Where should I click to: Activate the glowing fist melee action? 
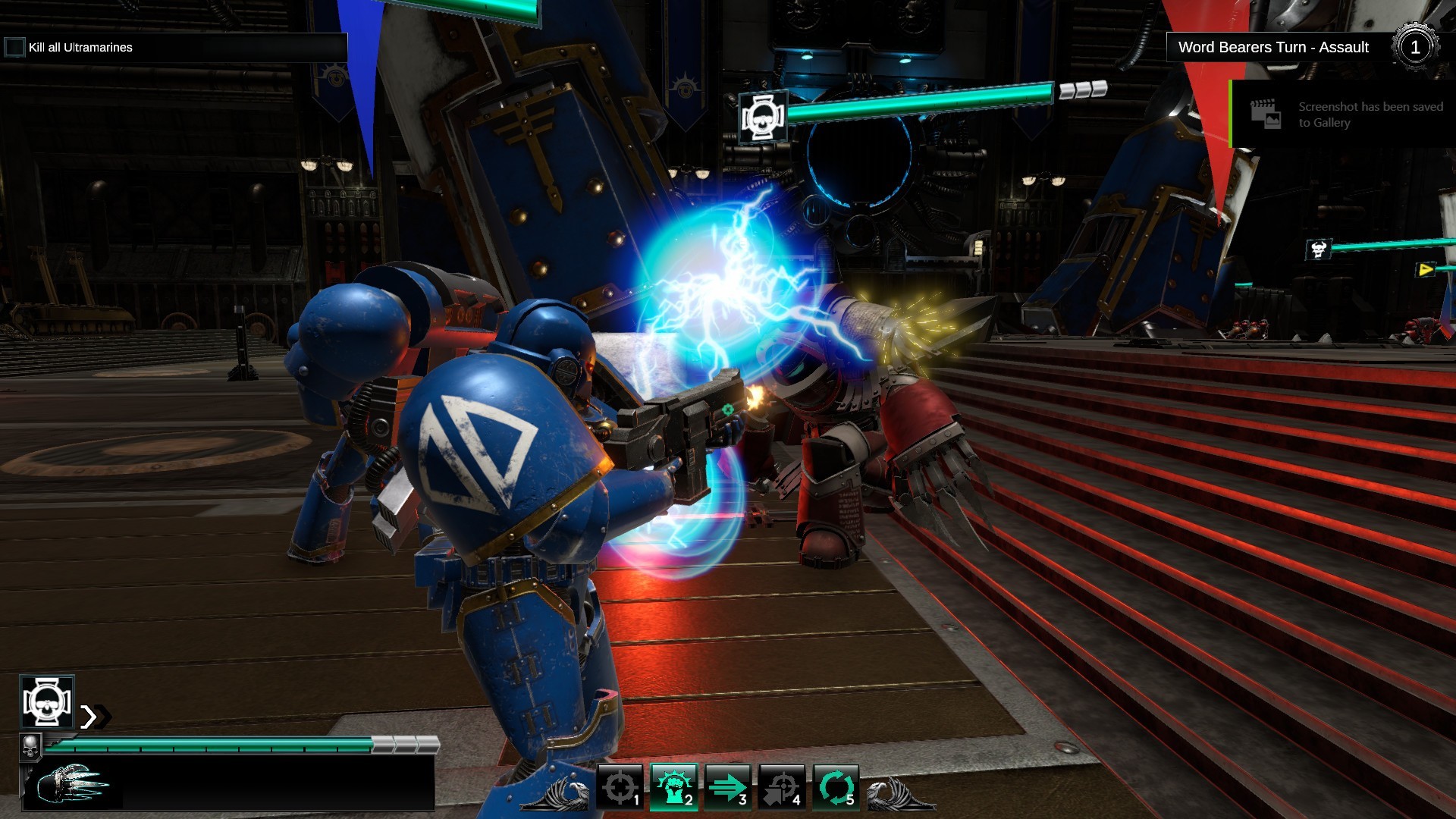coord(673,787)
